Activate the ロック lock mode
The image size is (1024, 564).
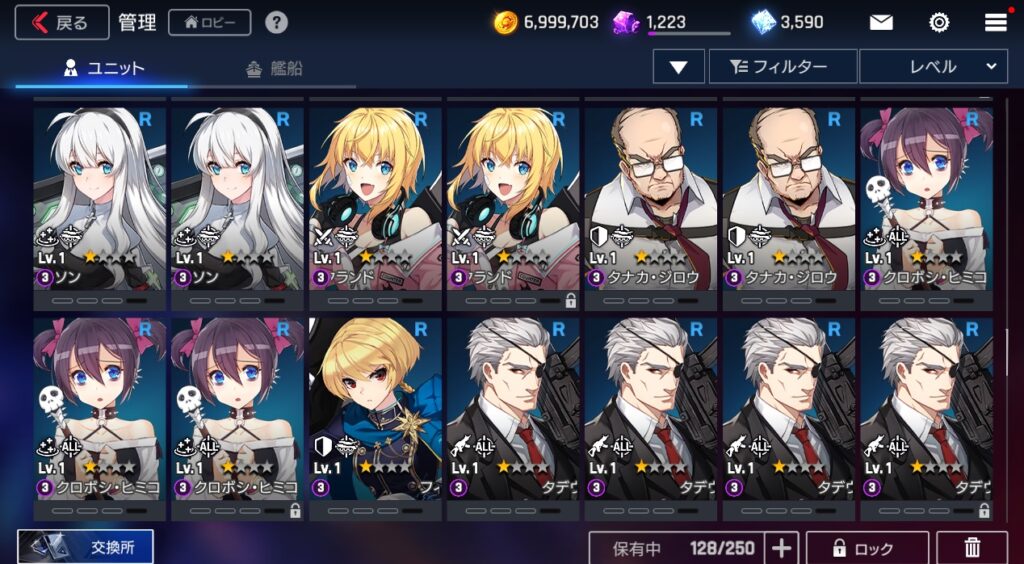[x=867, y=548]
